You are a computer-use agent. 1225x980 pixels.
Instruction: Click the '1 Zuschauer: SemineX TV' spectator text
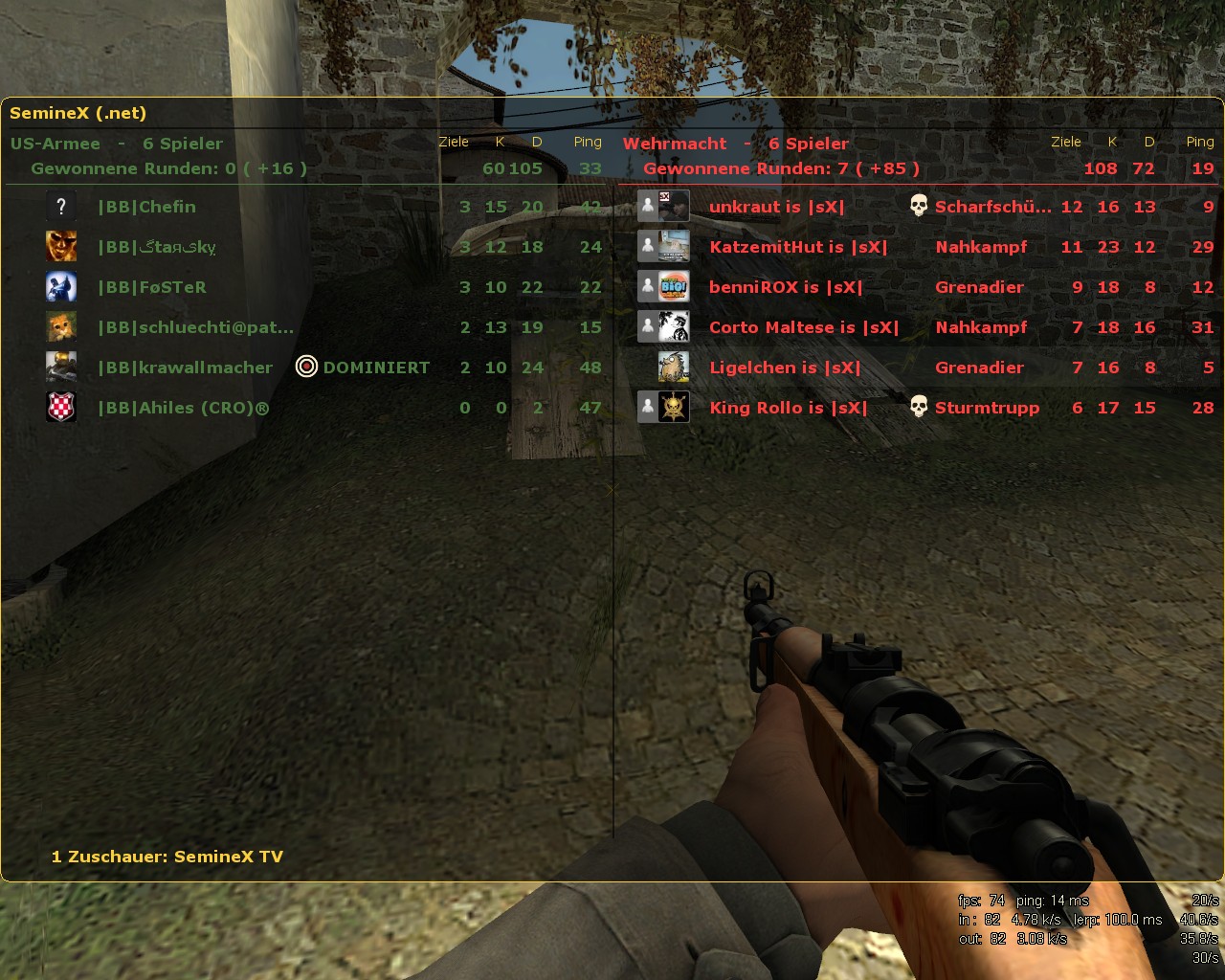point(167,857)
